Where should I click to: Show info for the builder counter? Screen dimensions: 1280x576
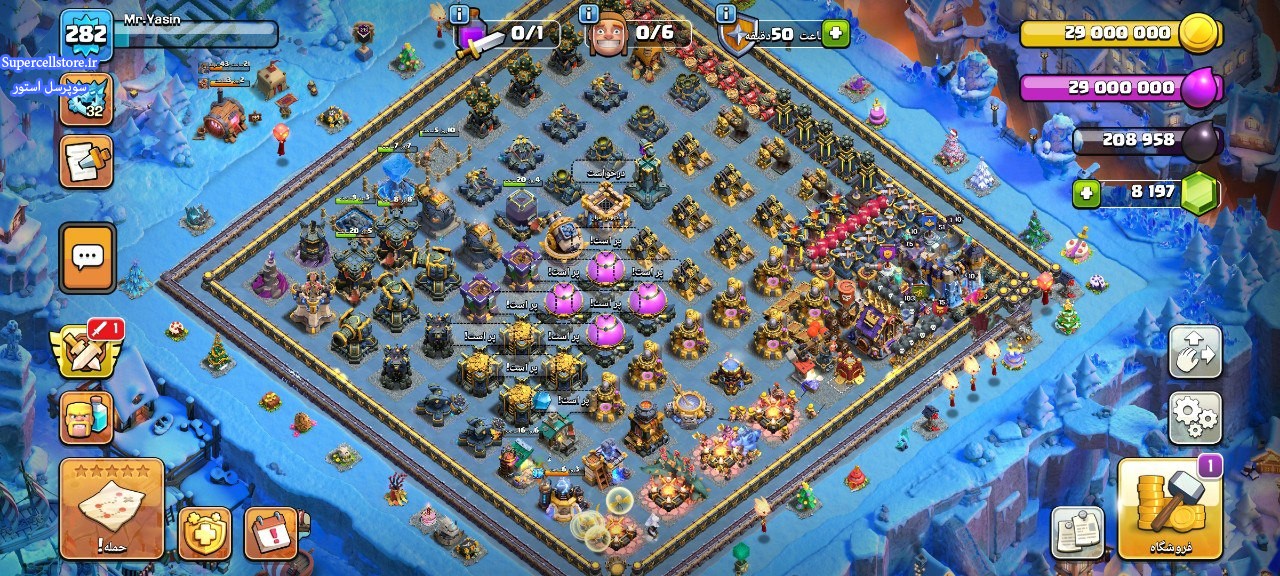pyautogui.click(x=589, y=14)
